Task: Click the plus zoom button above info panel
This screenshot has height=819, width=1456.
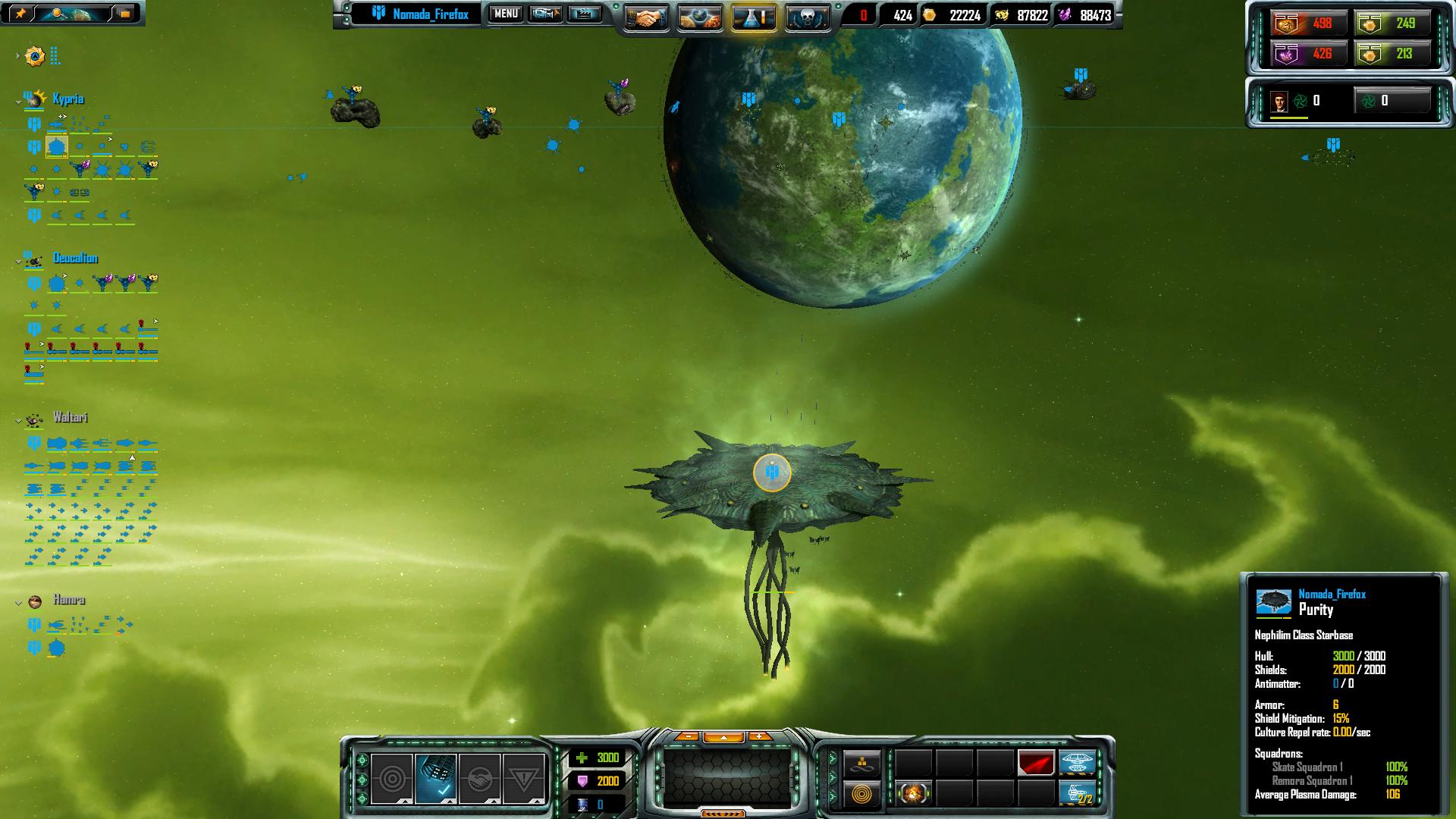Action: click(759, 736)
